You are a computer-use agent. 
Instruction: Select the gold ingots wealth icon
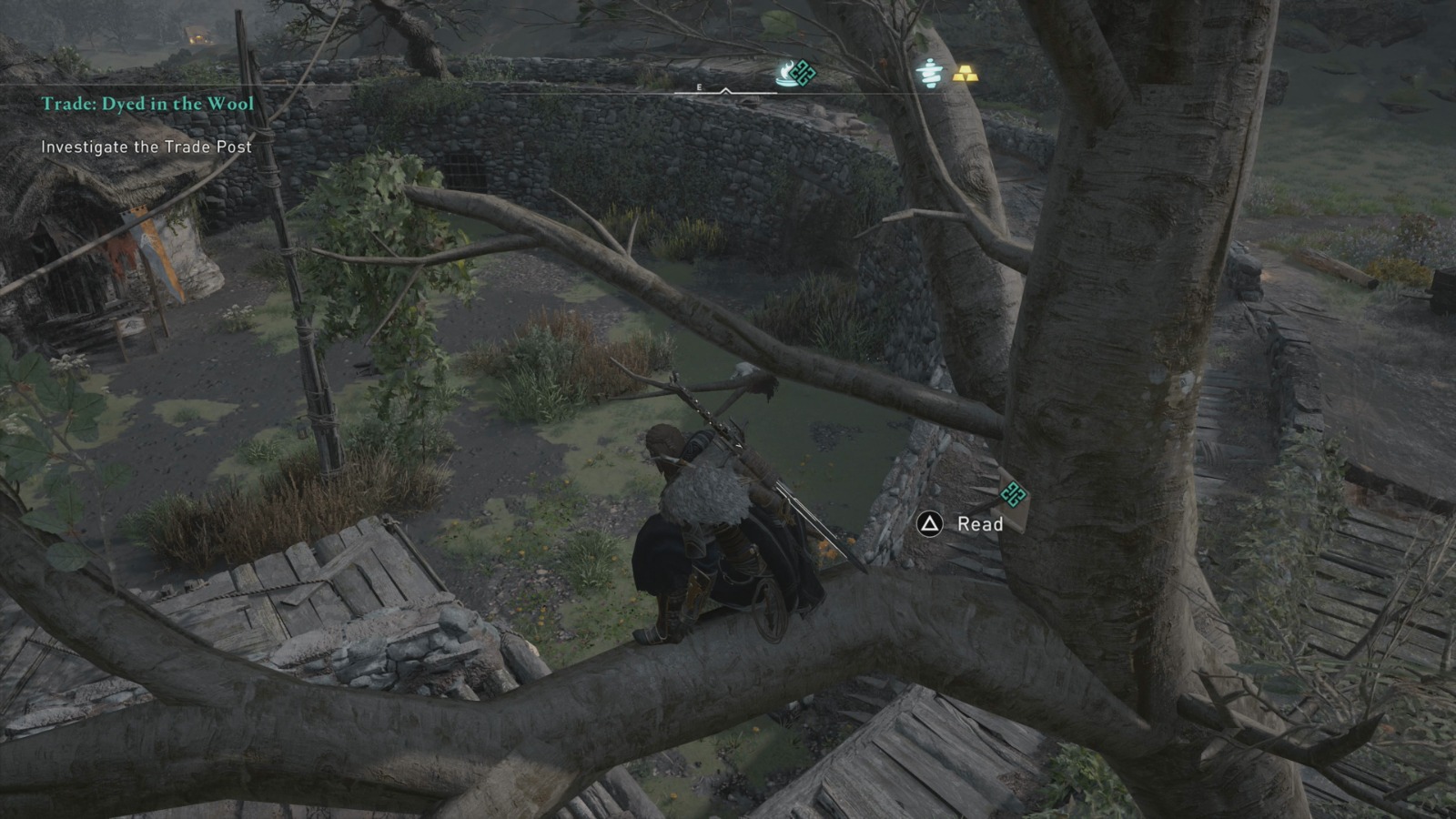[966, 75]
